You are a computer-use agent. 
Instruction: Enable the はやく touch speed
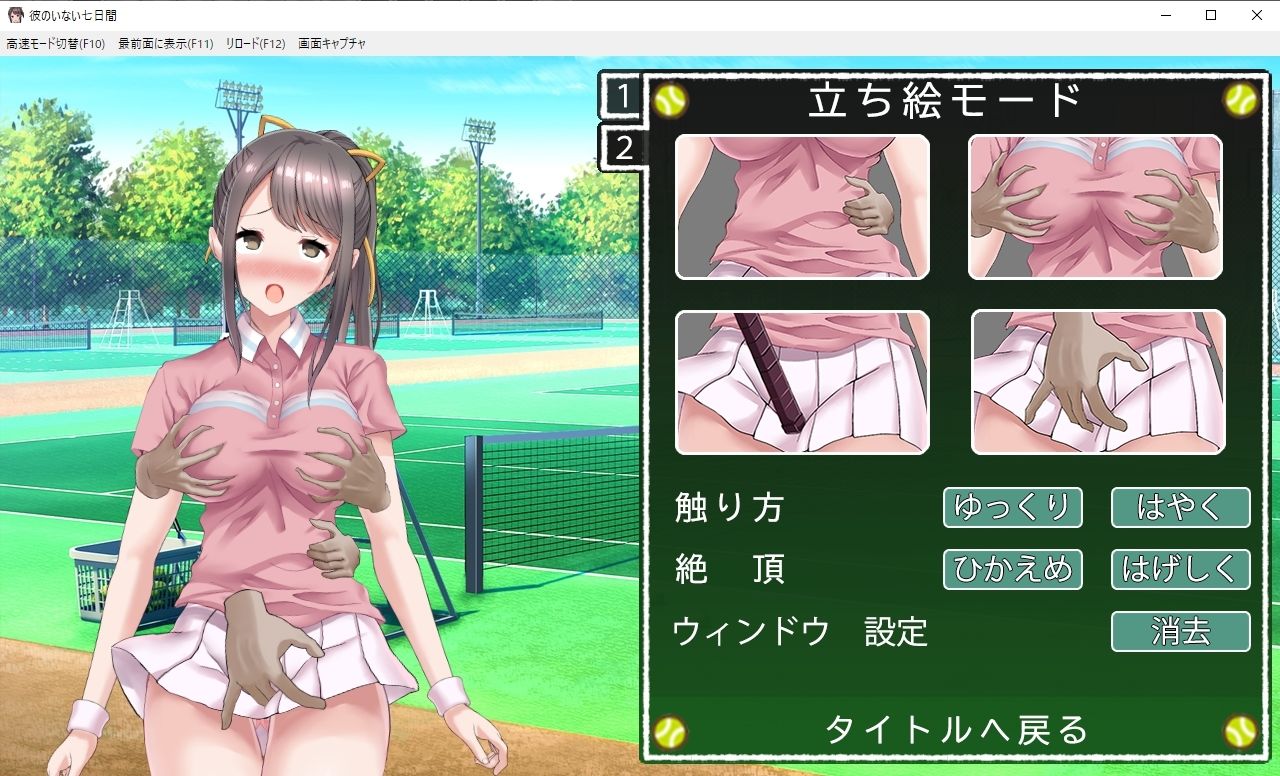(x=1180, y=507)
